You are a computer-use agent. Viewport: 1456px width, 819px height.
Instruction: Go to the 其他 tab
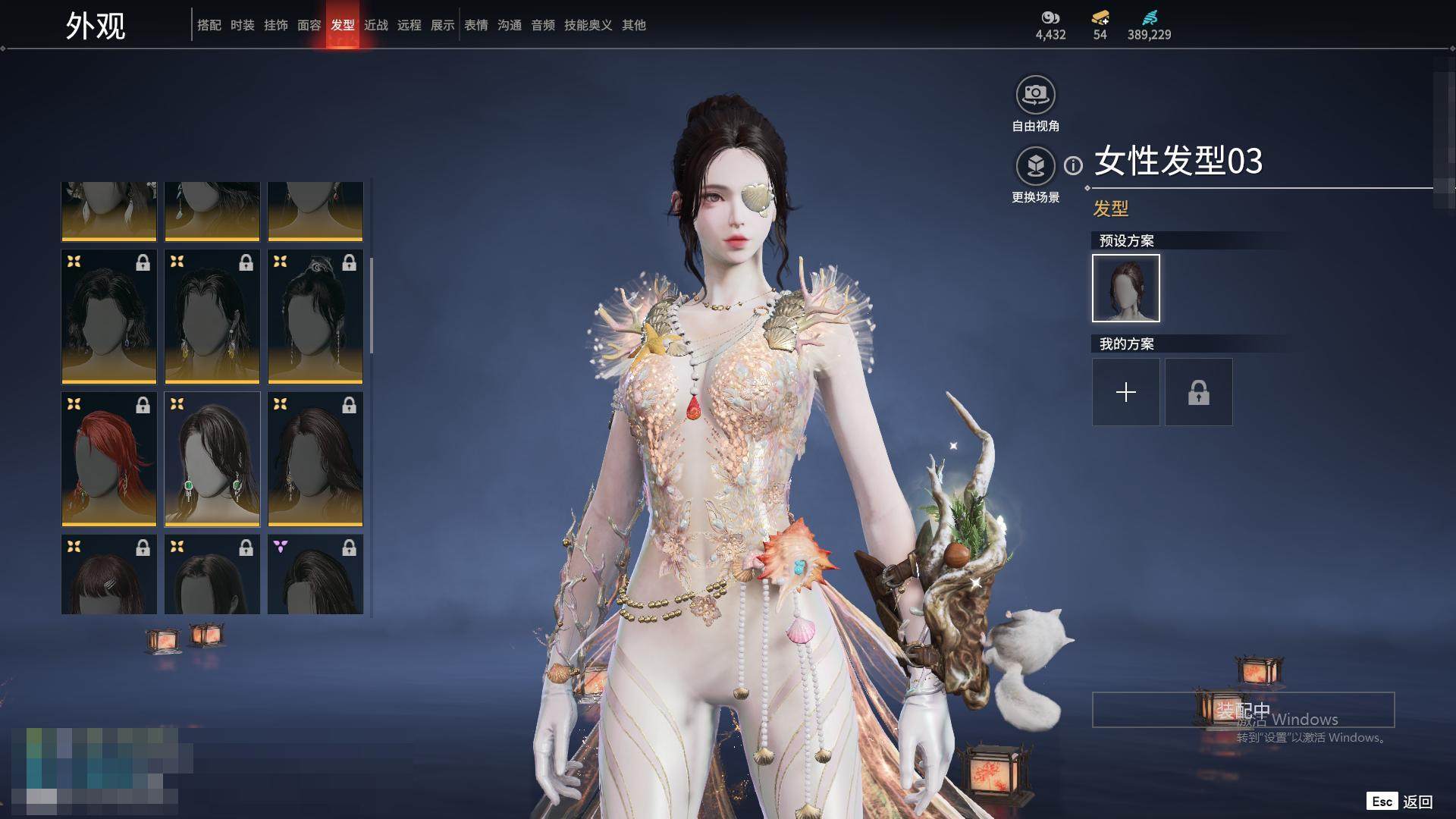(x=633, y=25)
